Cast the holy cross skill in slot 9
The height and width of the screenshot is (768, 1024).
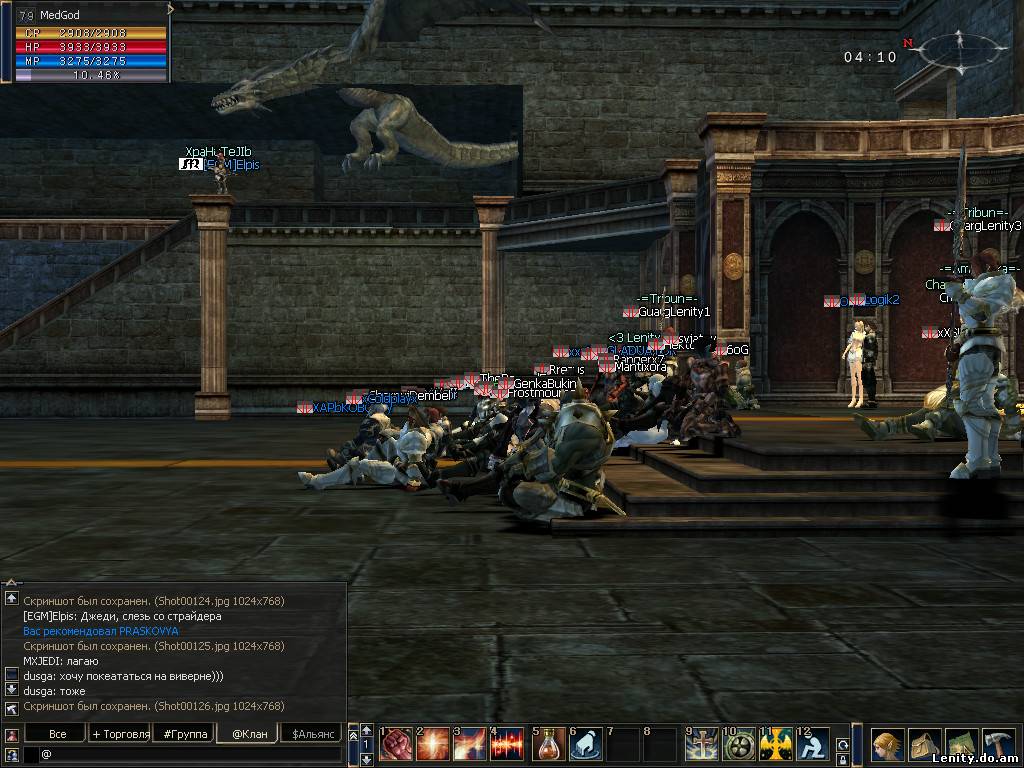coord(702,744)
